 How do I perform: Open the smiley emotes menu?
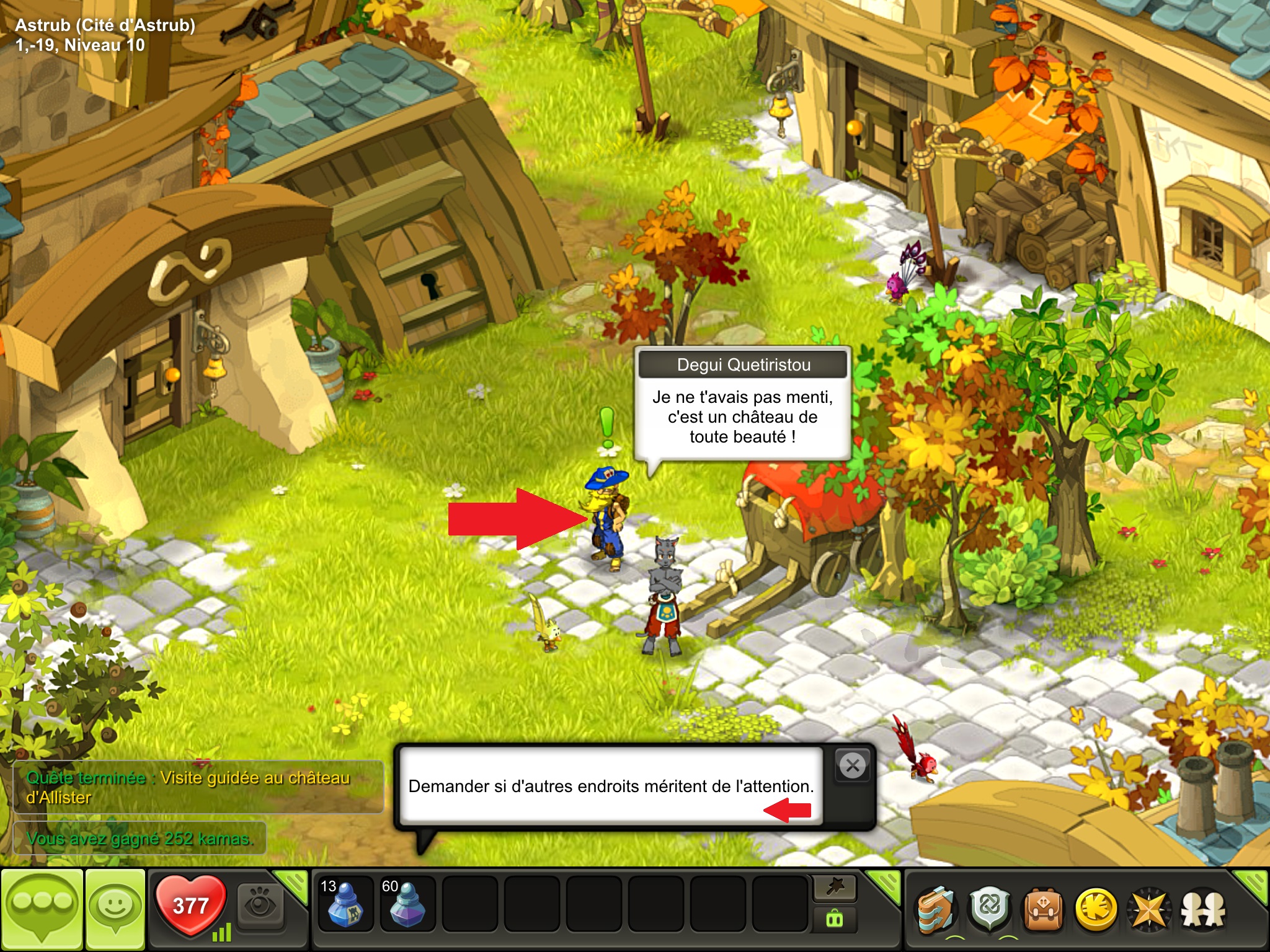coord(115,909)
